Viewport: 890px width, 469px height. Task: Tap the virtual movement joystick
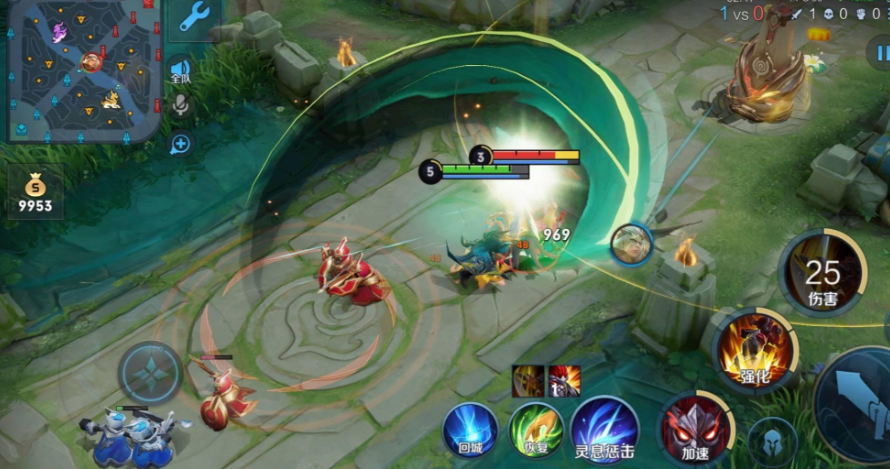[x=150, y=373]
